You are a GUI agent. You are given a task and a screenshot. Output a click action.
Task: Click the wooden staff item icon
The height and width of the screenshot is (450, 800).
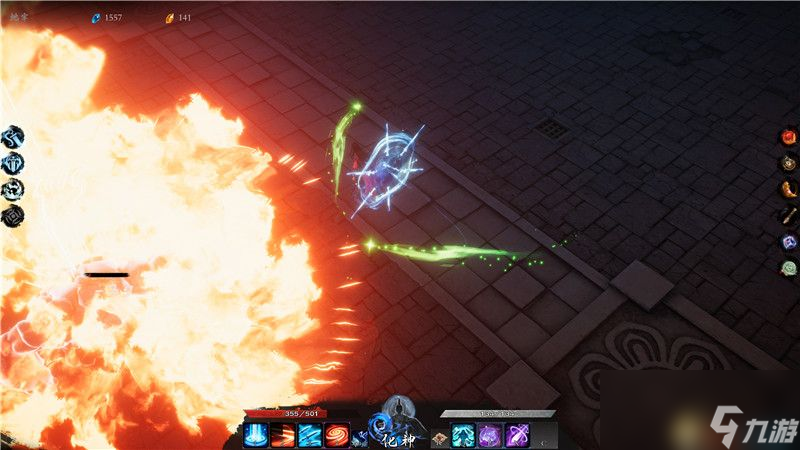pyautogui.click(x=788, y=215)
